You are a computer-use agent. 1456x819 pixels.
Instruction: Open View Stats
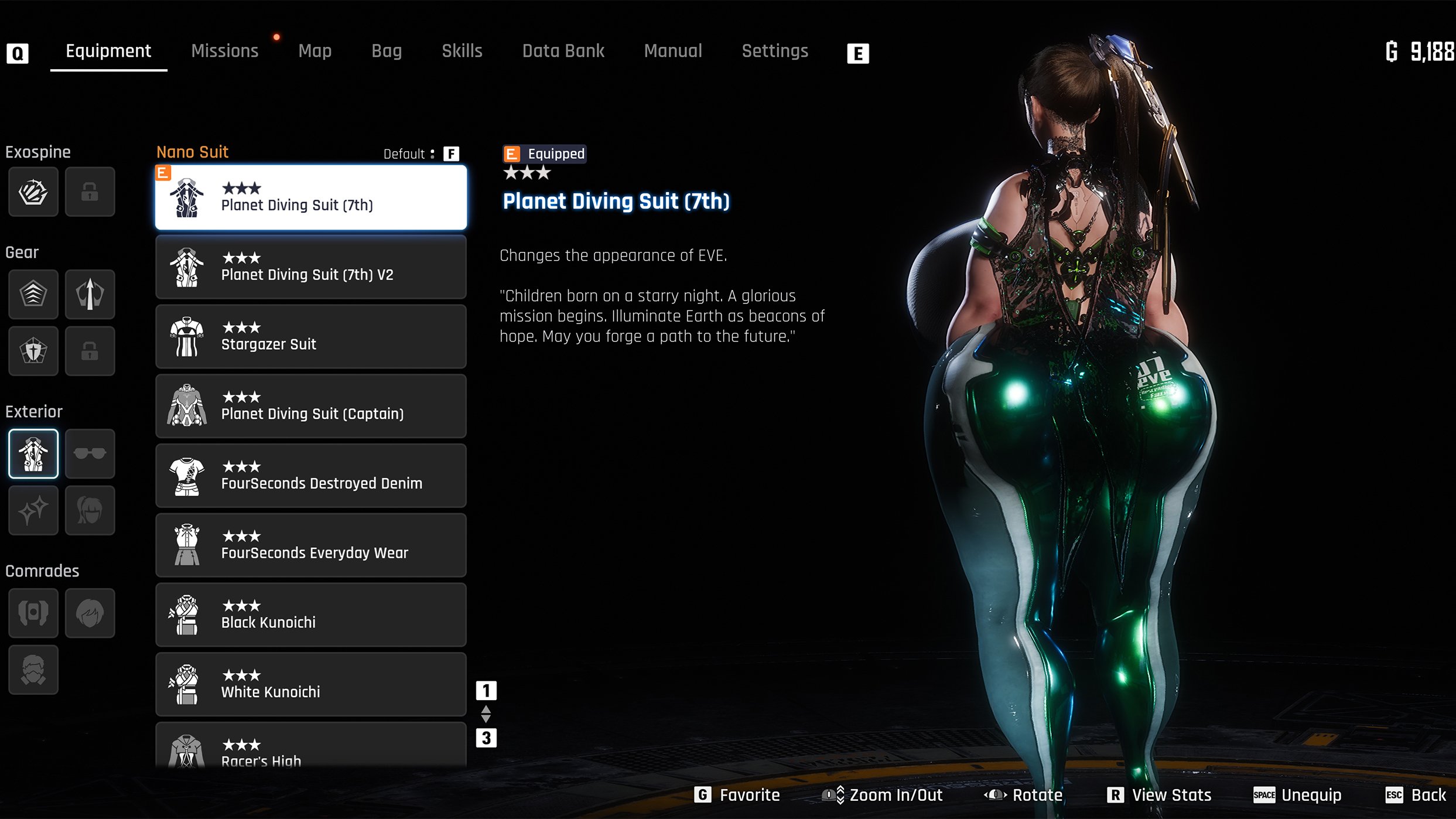1159,795
